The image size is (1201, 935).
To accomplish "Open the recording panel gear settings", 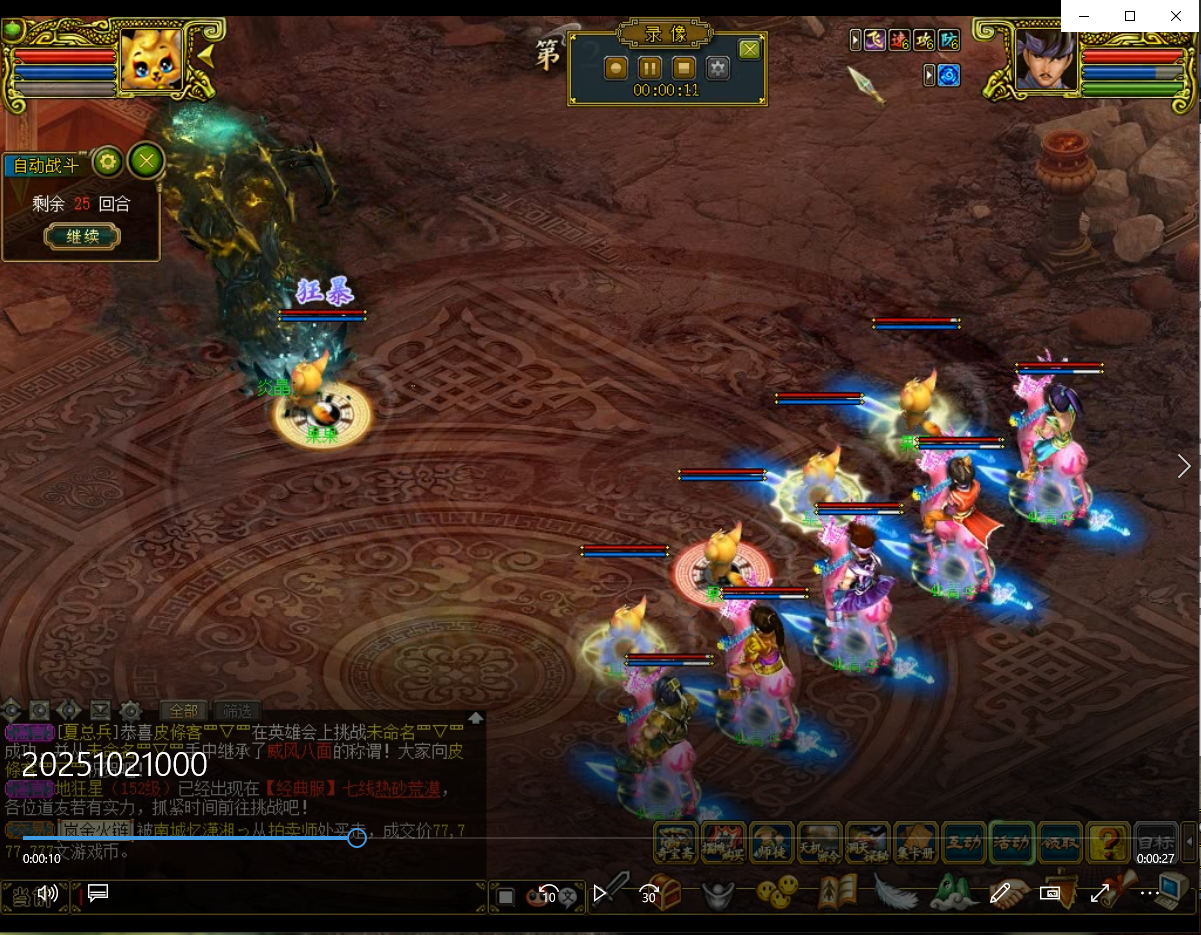I will 718,68.
